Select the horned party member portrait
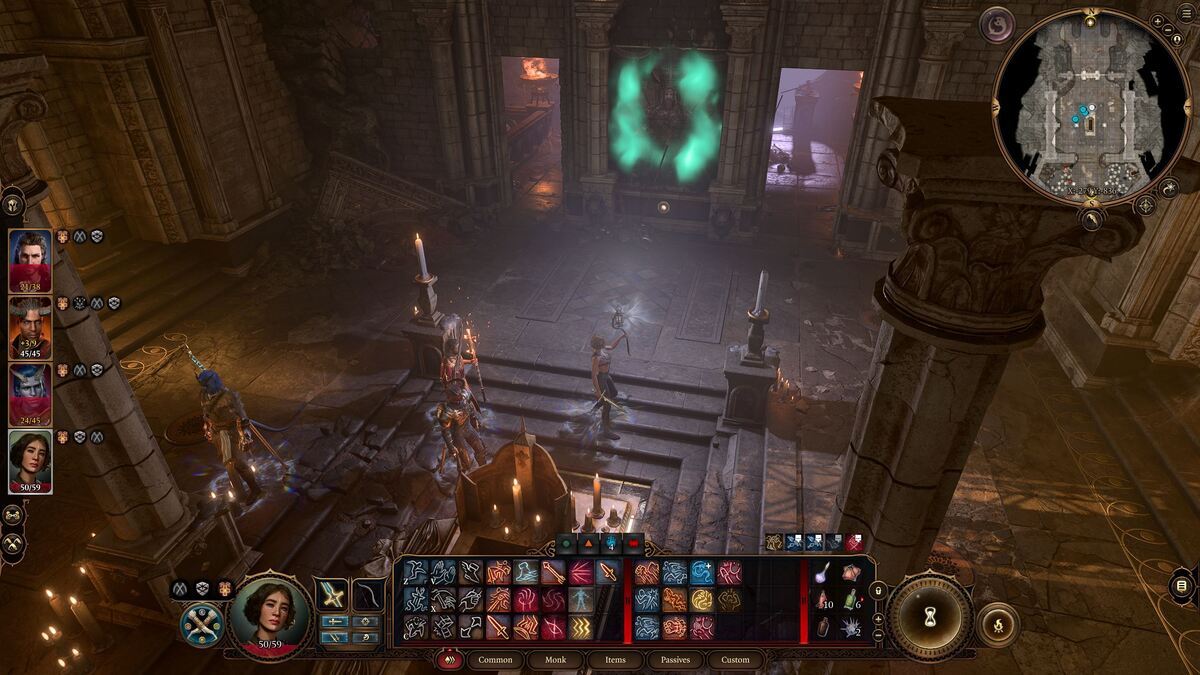This screenshot has width=1200, height=675. pos(30,327)
